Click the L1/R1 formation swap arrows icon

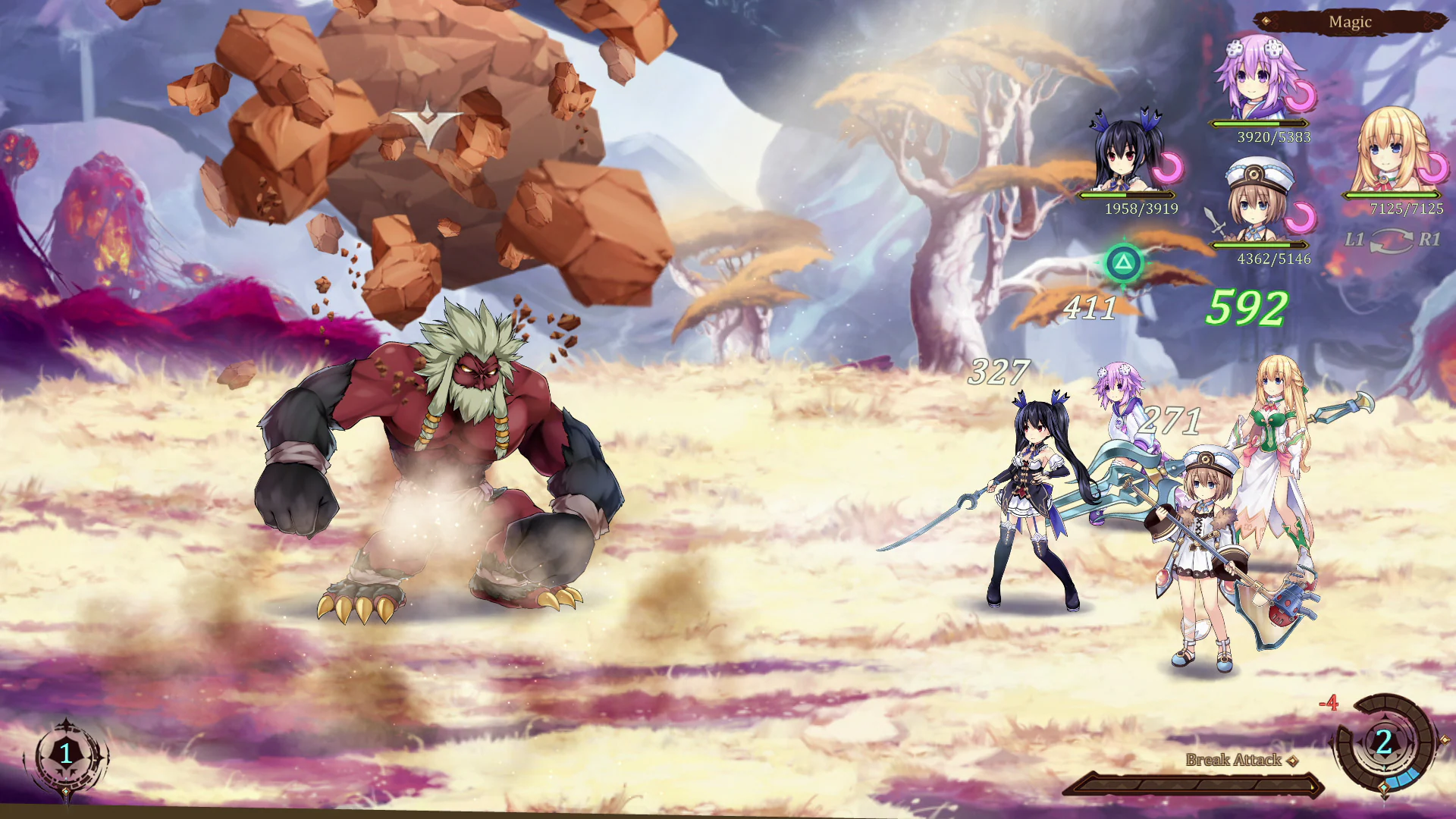tap(1393, 241)
